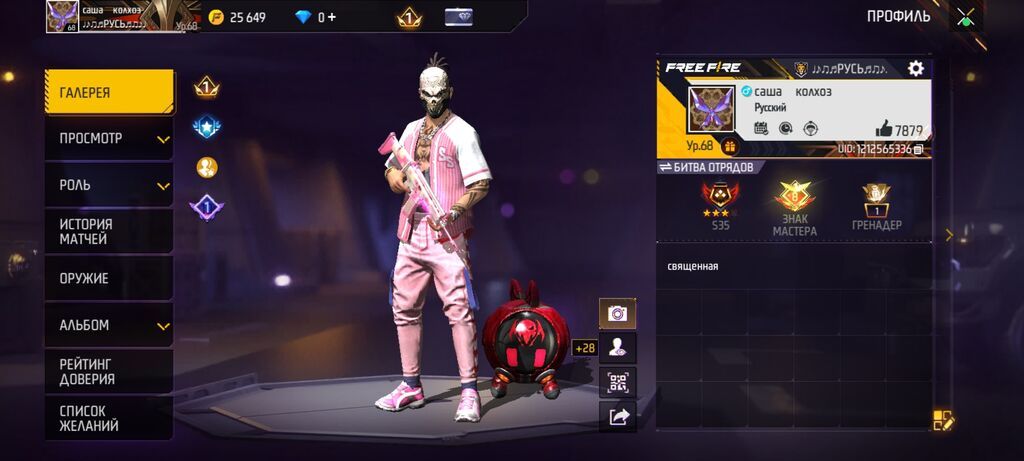Edit the signature with yellow pencil icon
1024x461 pixels.
tap(943, 420)
